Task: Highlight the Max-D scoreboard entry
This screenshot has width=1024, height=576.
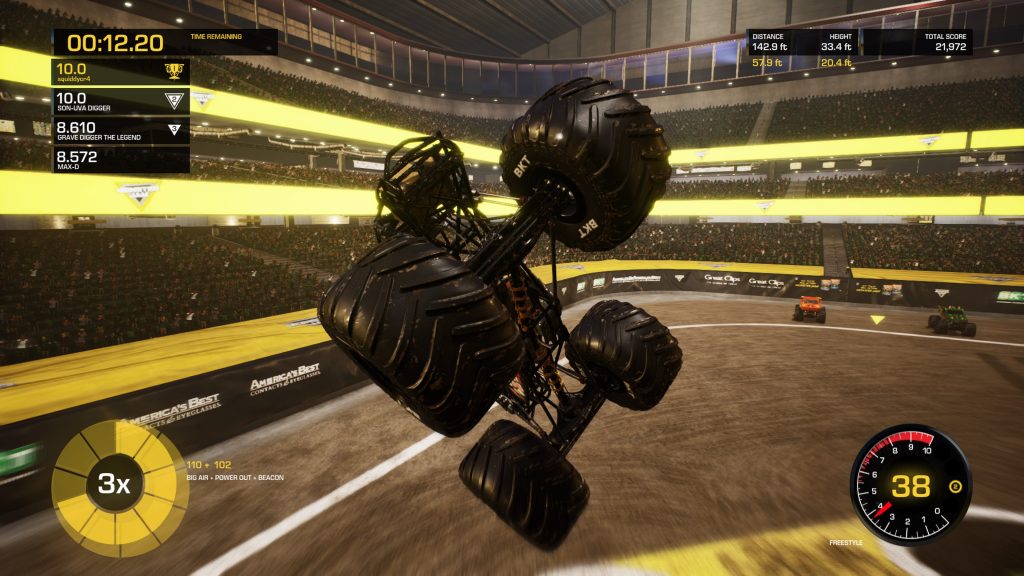Action: pos(120,159)
